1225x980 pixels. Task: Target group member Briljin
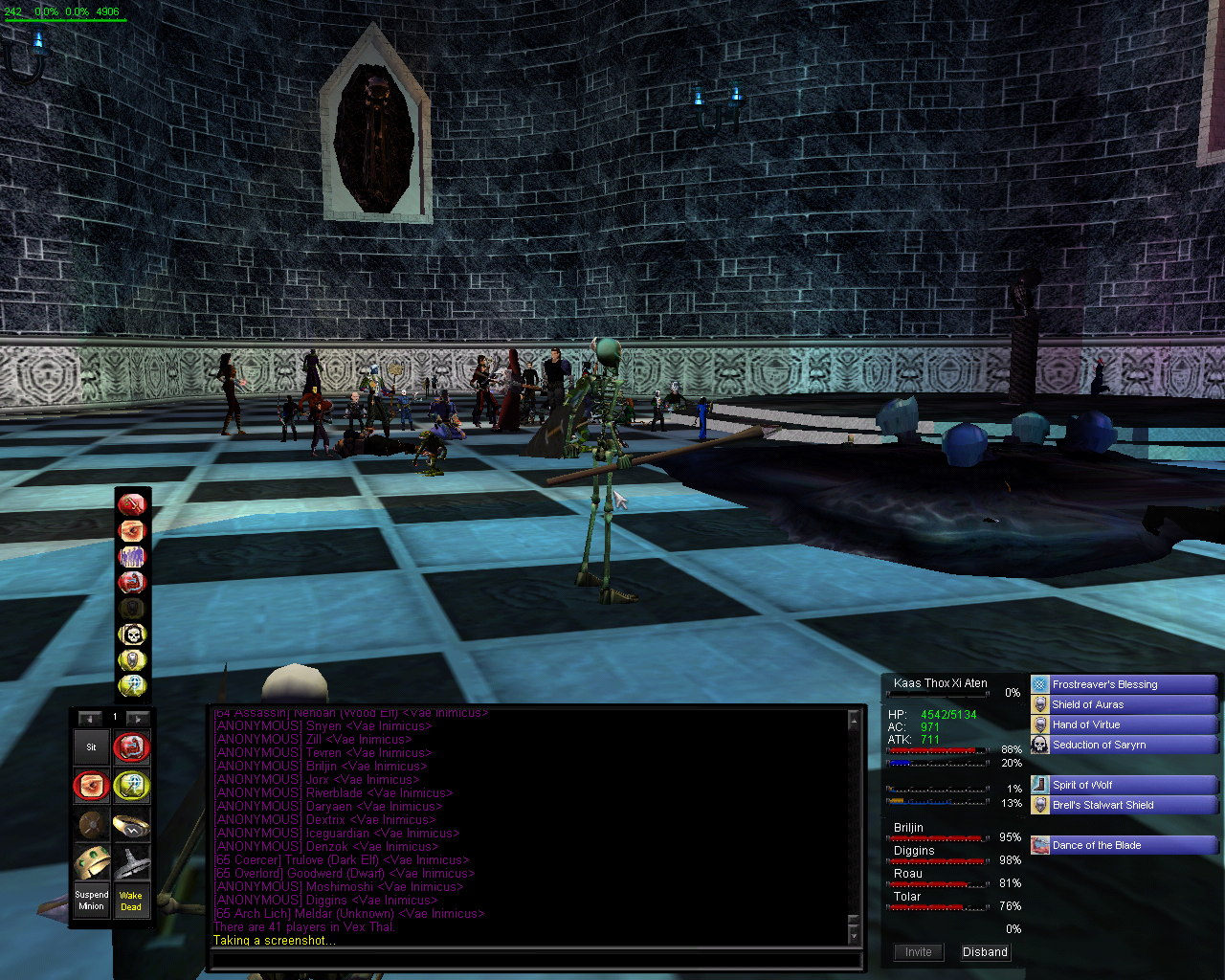pyautogui.click(x=909, y=828)
